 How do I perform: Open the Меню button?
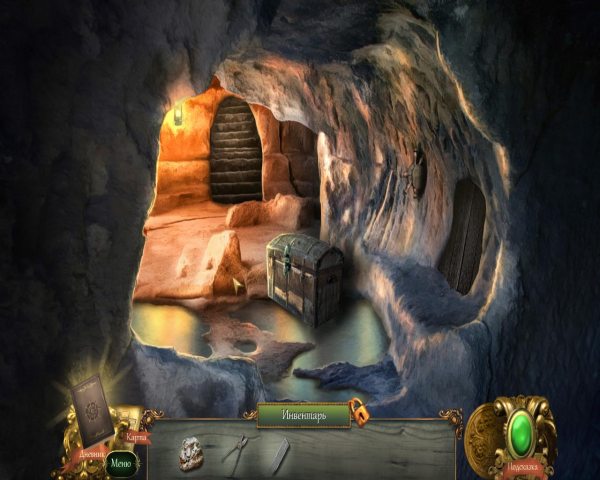(120, 462)
